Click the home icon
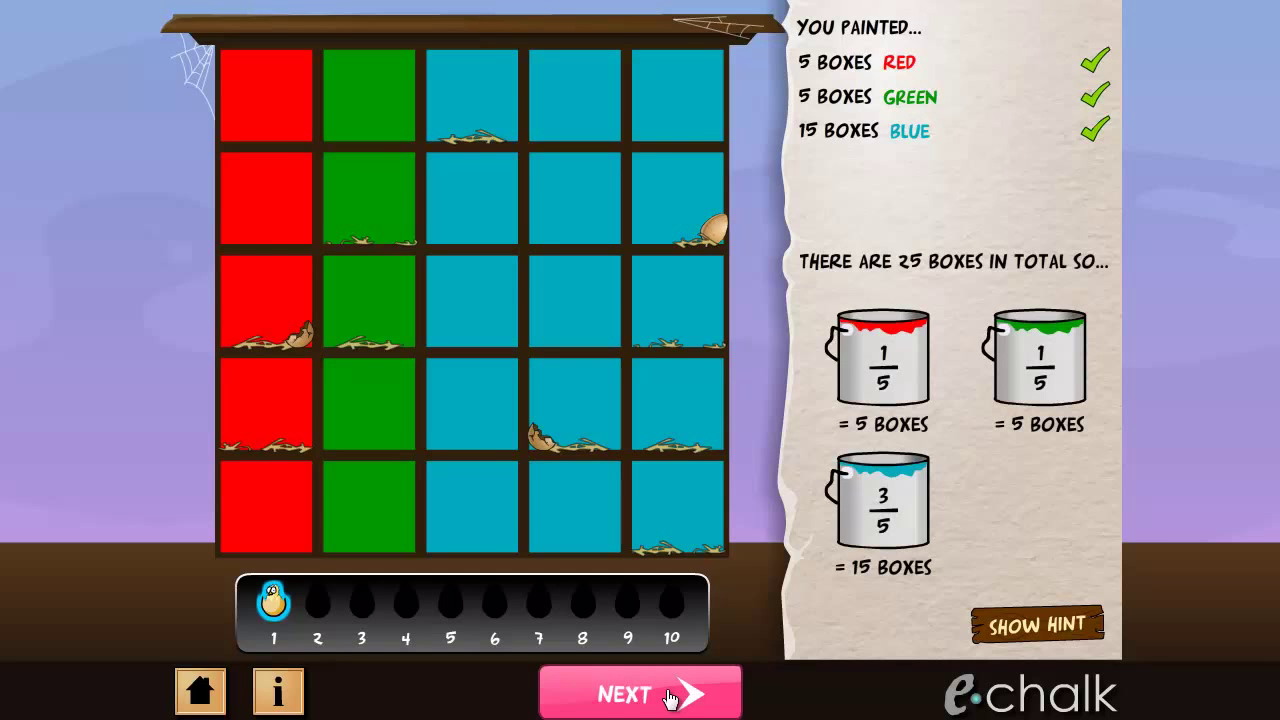1280x720 pixels. coord(199,691)
